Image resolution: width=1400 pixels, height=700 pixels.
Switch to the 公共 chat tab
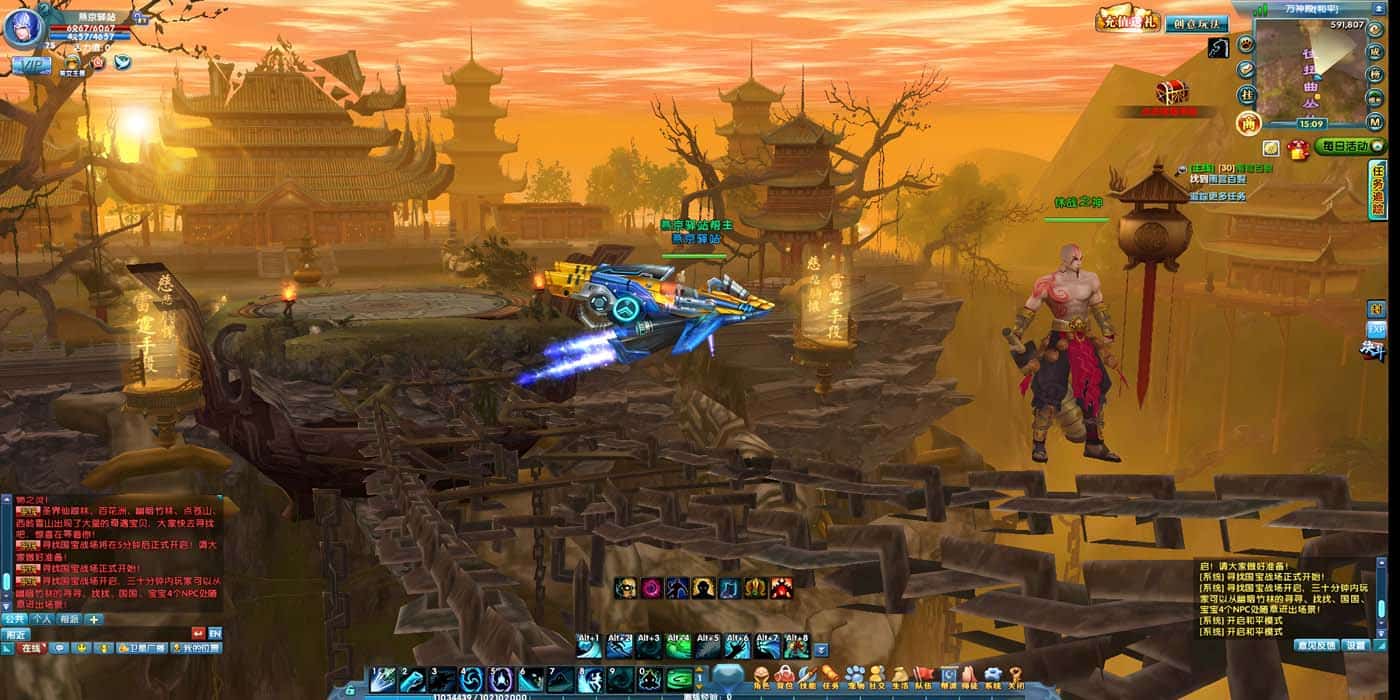pyautogui.click(x=15, y=619)
